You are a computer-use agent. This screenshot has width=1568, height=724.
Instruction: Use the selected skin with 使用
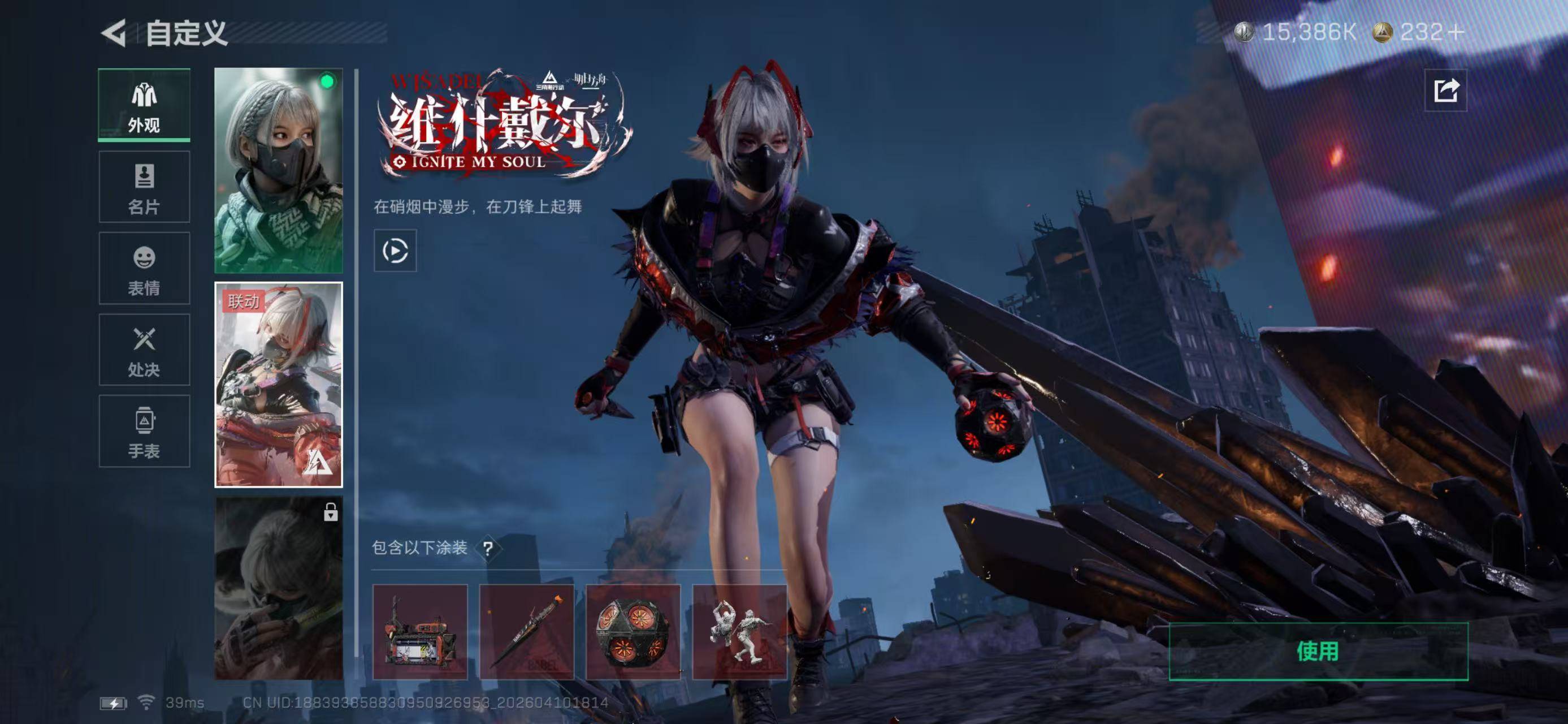pyautogui.click(x=1318, y=652)
